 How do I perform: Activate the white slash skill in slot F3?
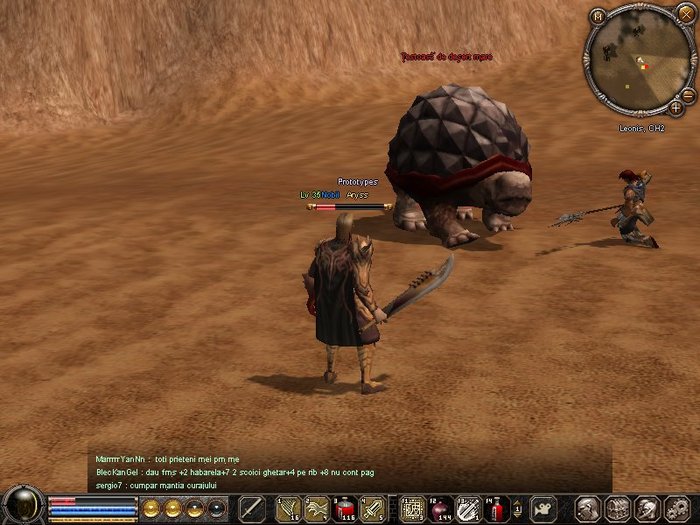pos(467,508)
